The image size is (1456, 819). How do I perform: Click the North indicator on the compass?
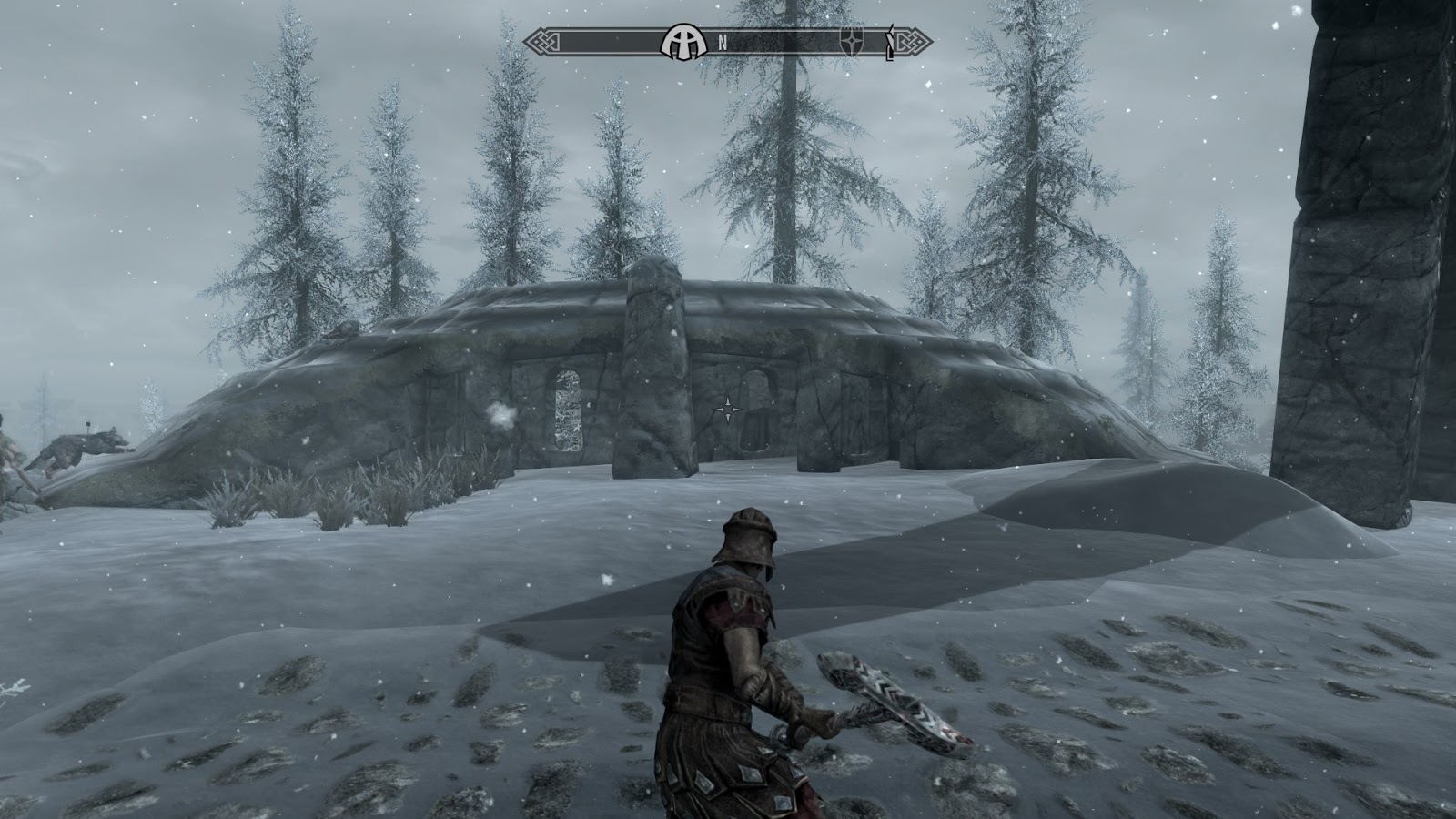coord(723,42)
